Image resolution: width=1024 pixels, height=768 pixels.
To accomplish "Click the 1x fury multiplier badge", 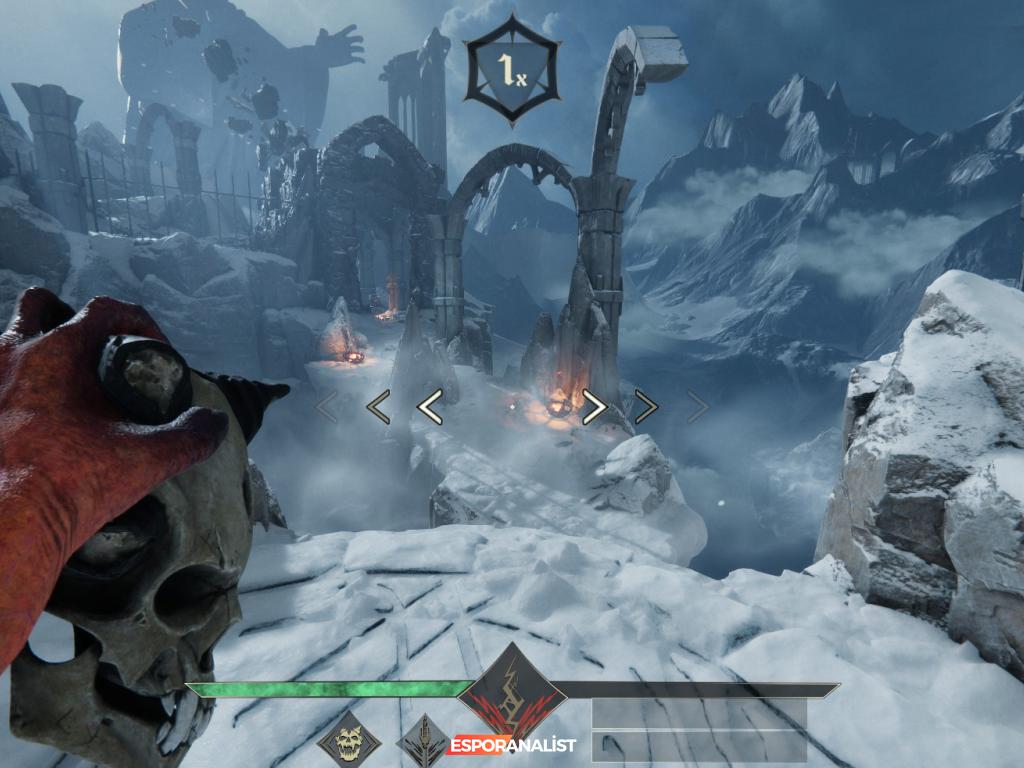I will (x=511, y=69).
